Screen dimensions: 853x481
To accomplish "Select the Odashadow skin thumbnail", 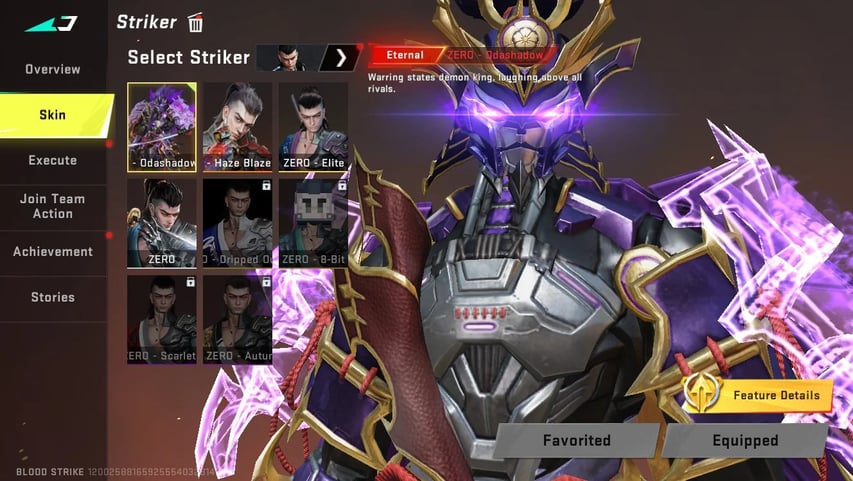I will [162, 127].
